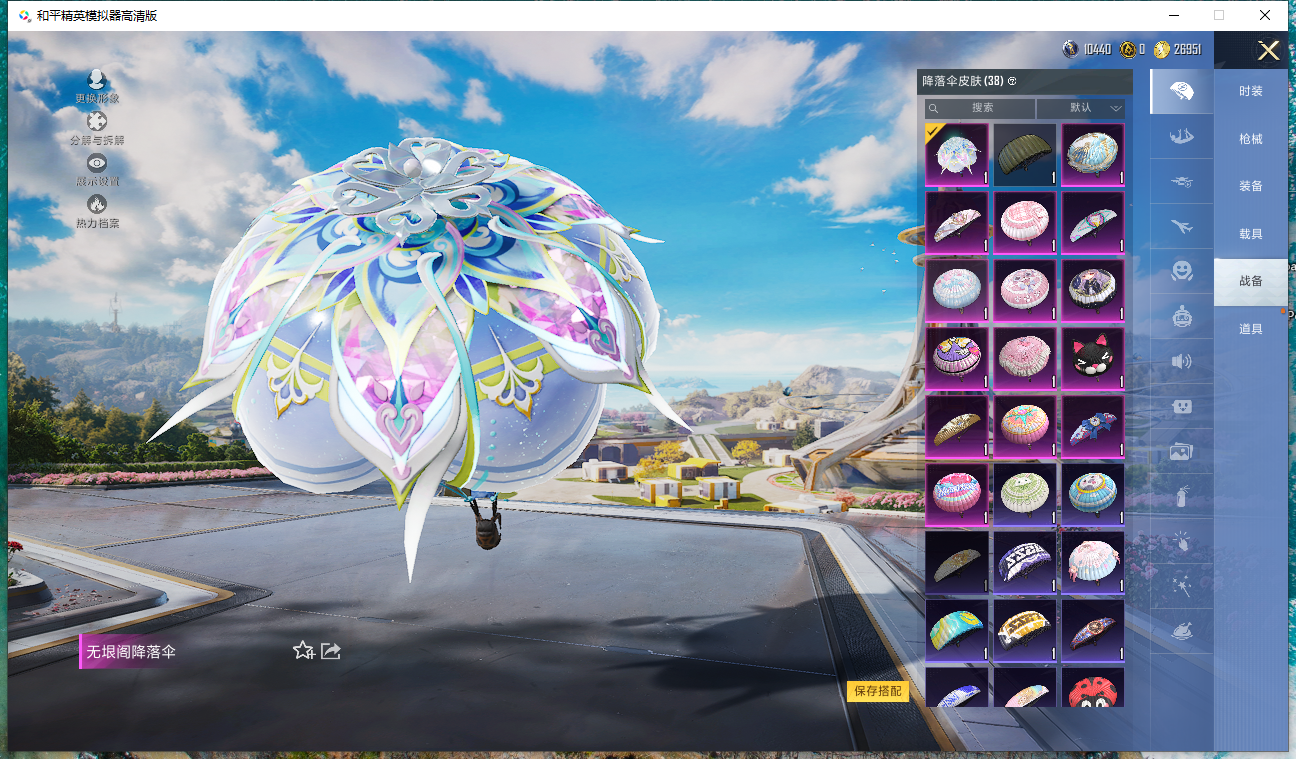Switch to the 时装 fashion tab
The image size is (1296, 759).
(x=1250, y=91)
